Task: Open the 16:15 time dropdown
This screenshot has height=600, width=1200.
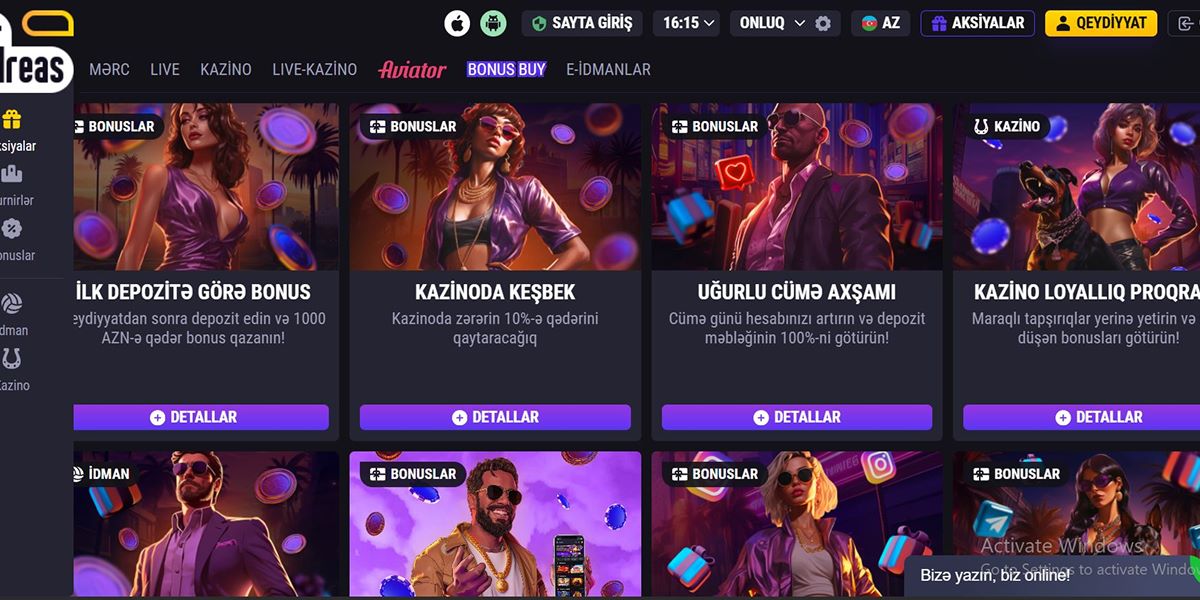Action: pyautogui.click(x=690, y=23)
